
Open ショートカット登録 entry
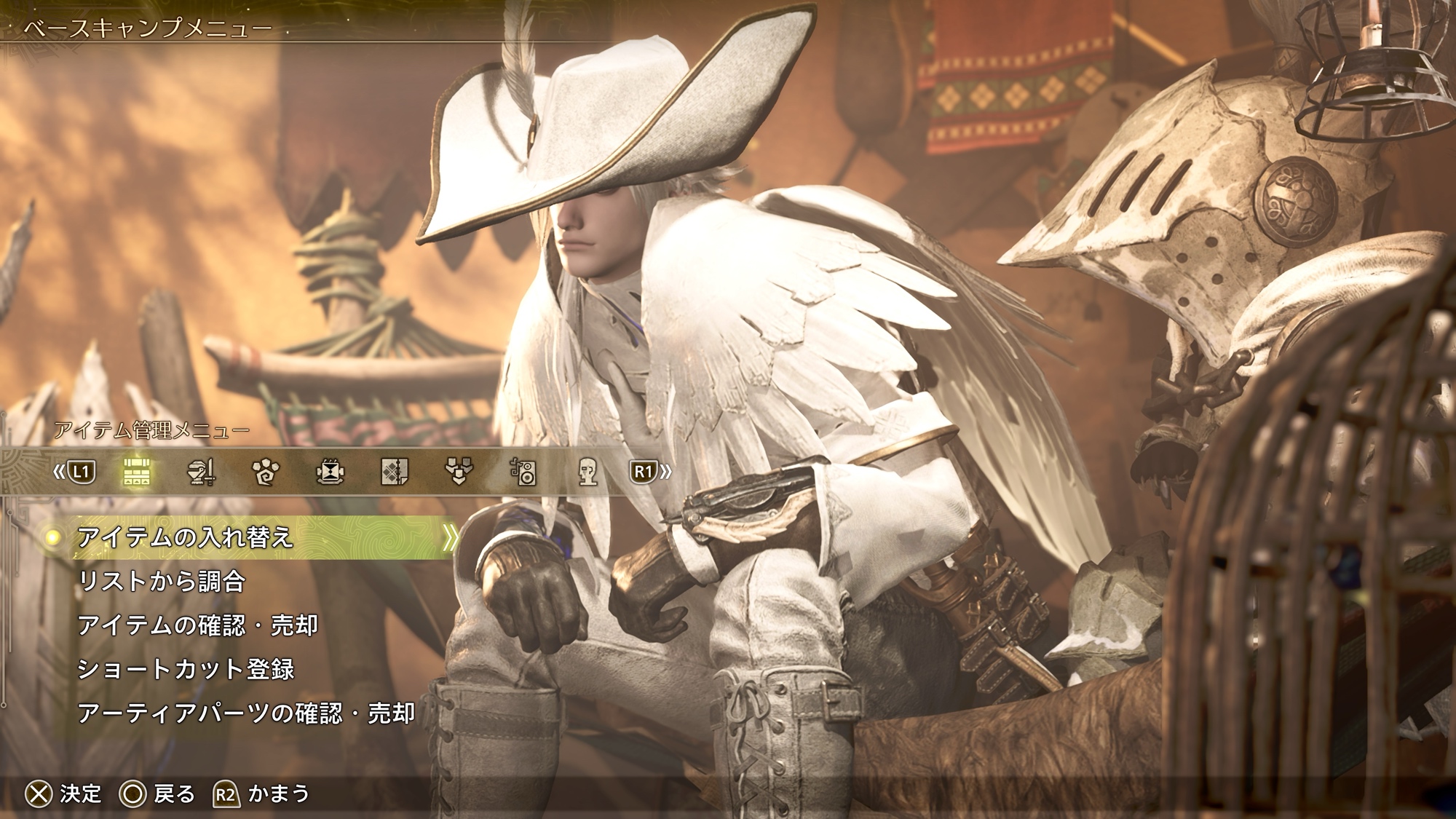point(186,669)
